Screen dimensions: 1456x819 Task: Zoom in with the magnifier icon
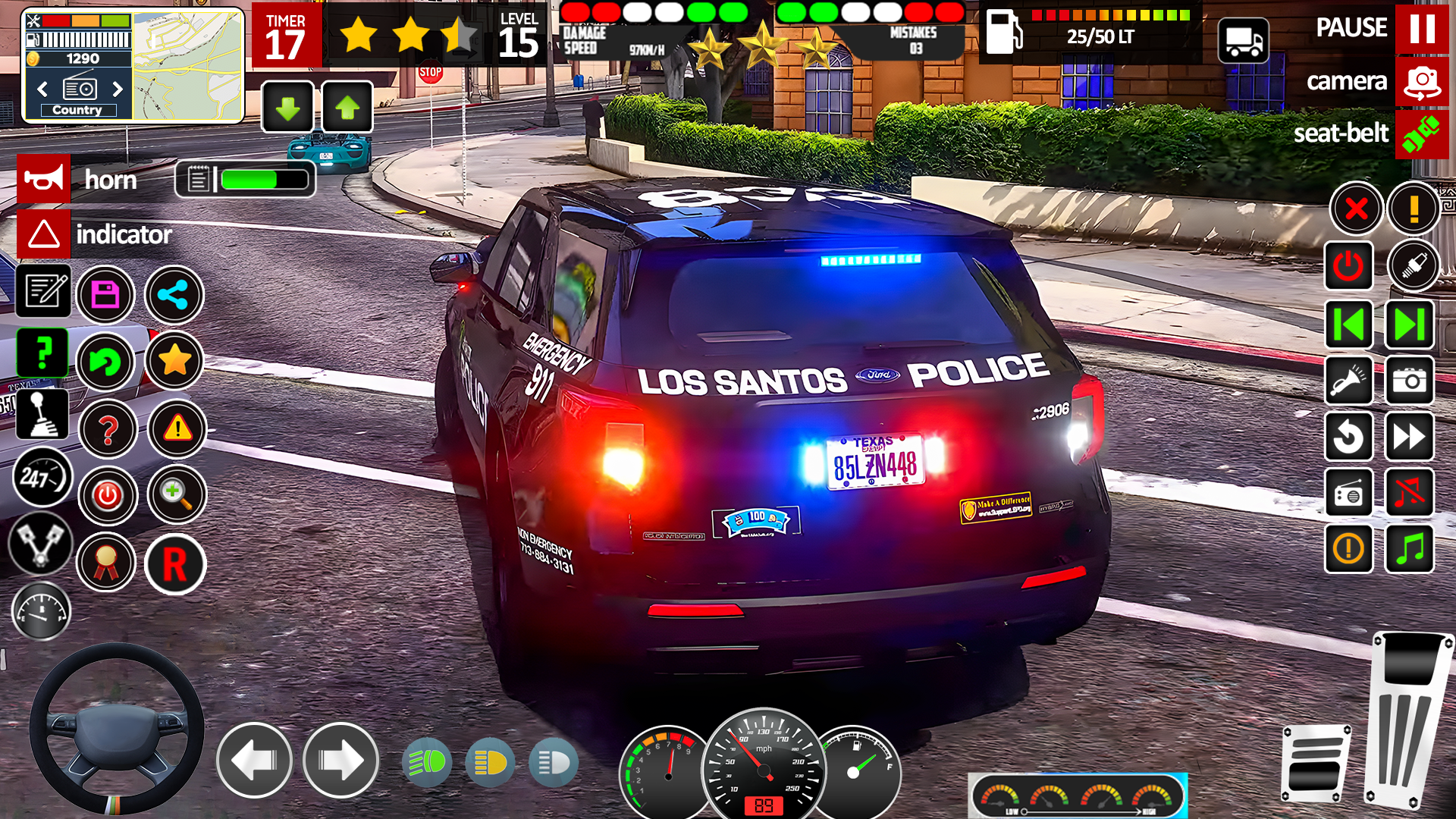177,495
